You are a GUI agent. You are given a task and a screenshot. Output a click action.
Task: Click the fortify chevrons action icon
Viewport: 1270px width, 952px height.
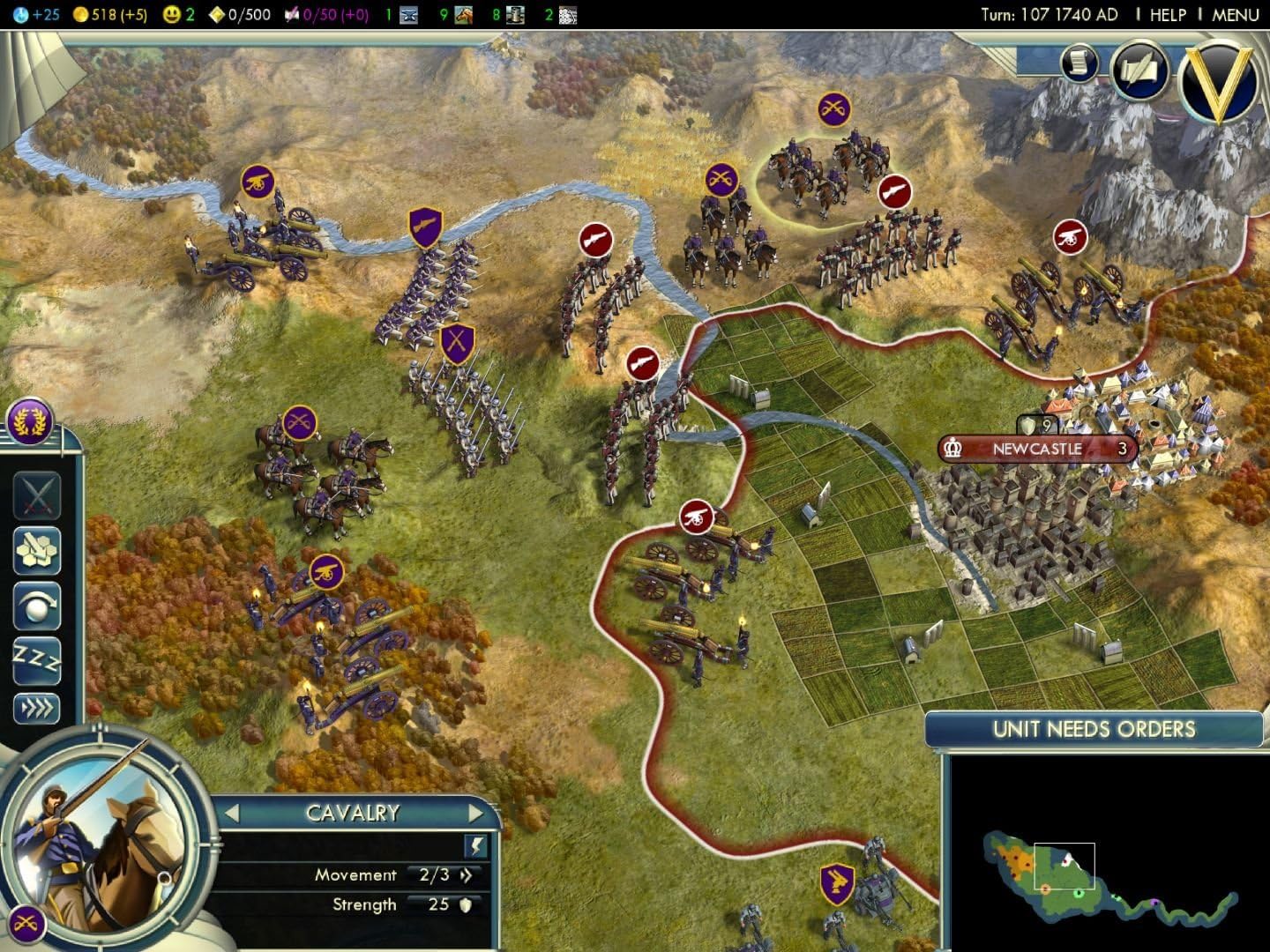pyautogui.click(x=37, y=705)
